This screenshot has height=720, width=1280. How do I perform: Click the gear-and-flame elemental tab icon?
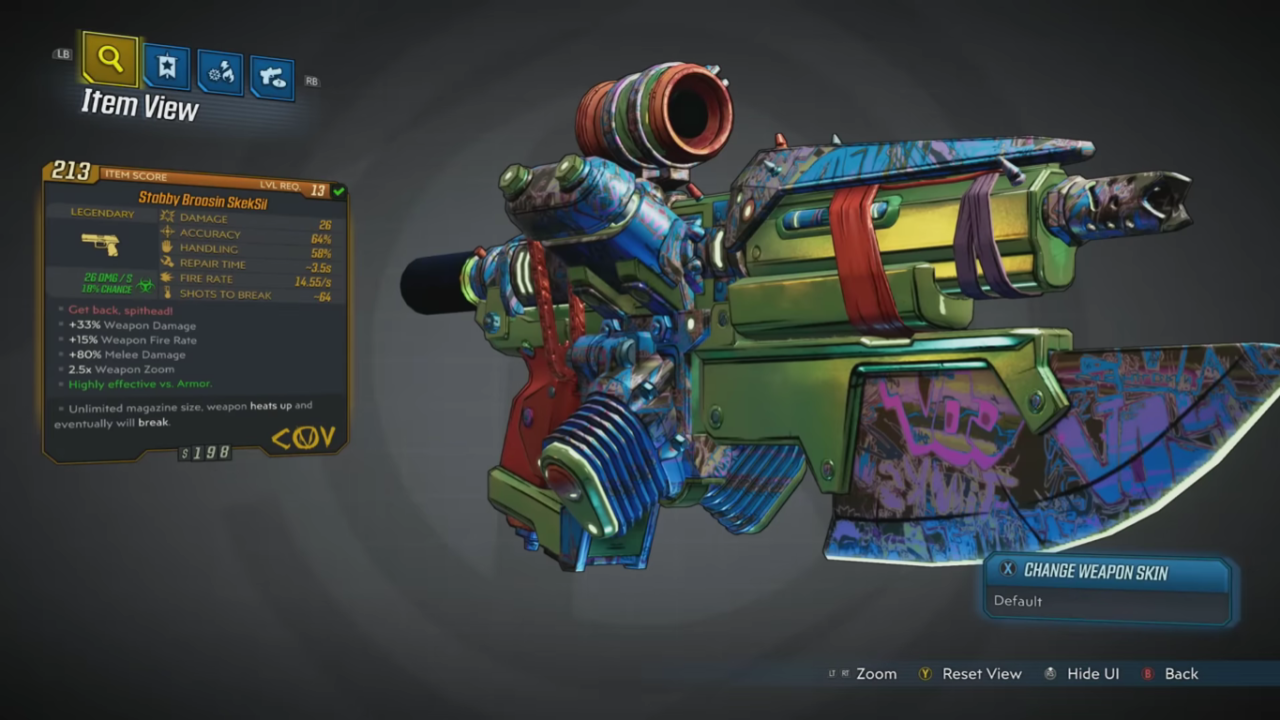(219, 70)
